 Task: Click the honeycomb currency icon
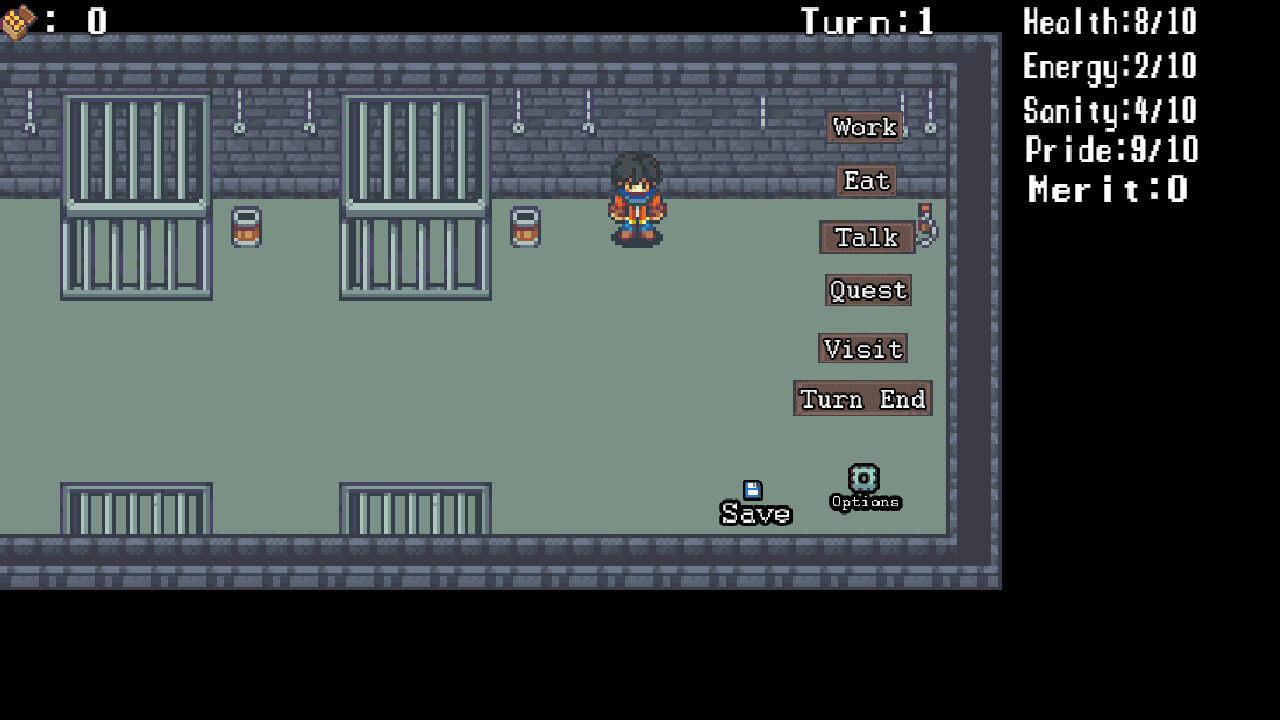[20, 20]
